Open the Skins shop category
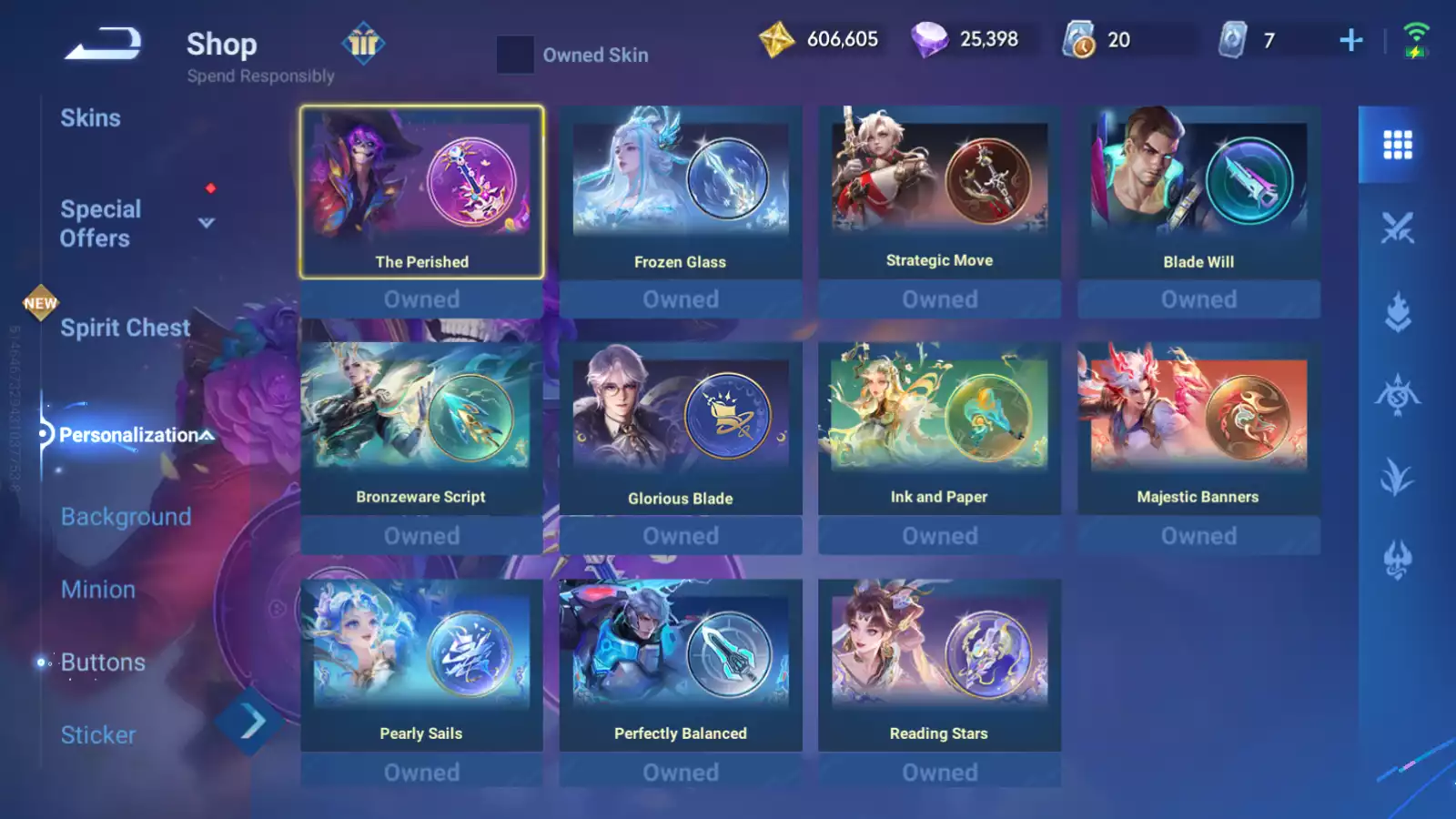1456x819 pixels. click(x=90, y=118)
